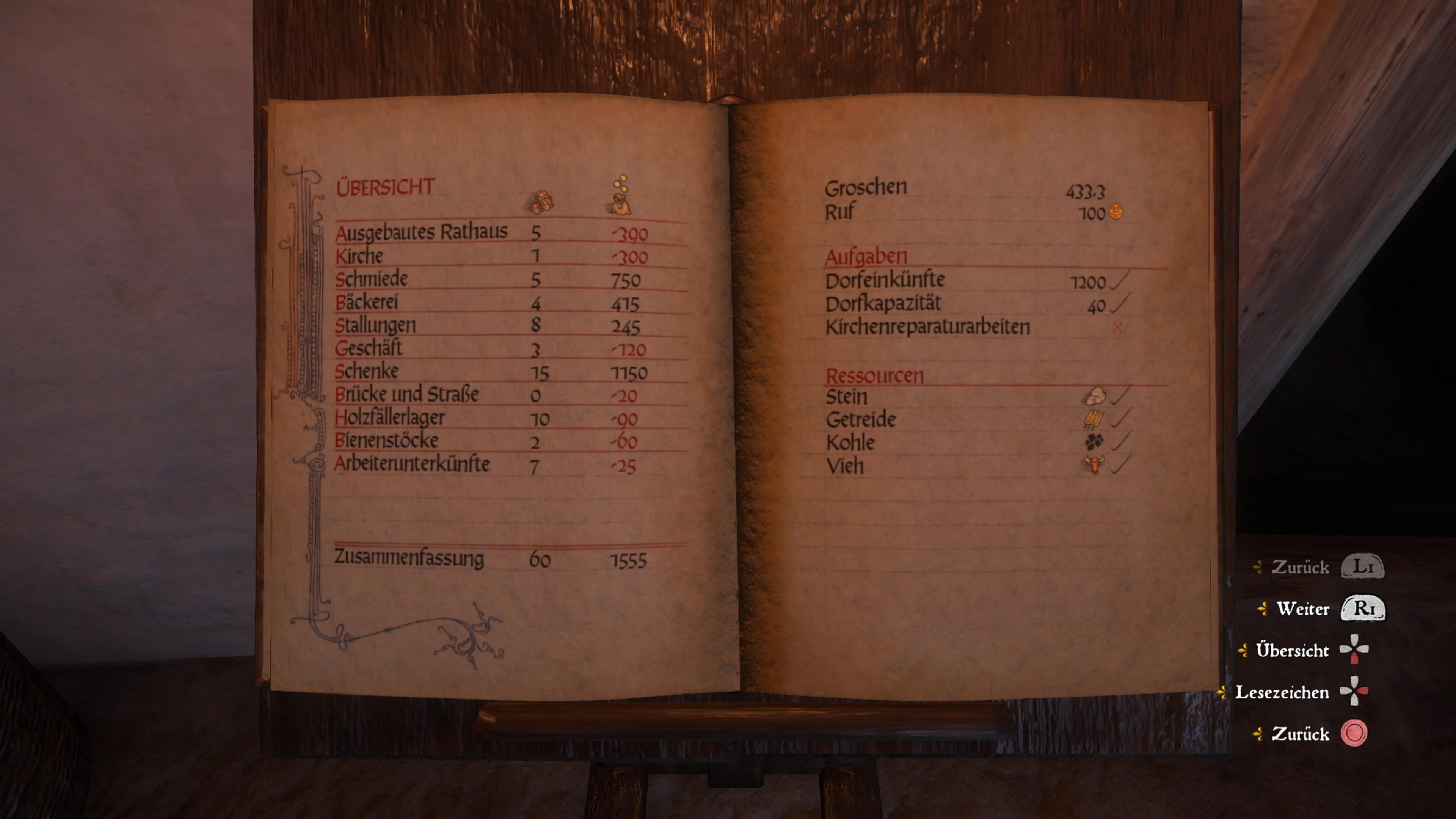Click the Arbeiterunterkünfte ledger row
This screenshot has height=819, width=1456.
point(412,464)
